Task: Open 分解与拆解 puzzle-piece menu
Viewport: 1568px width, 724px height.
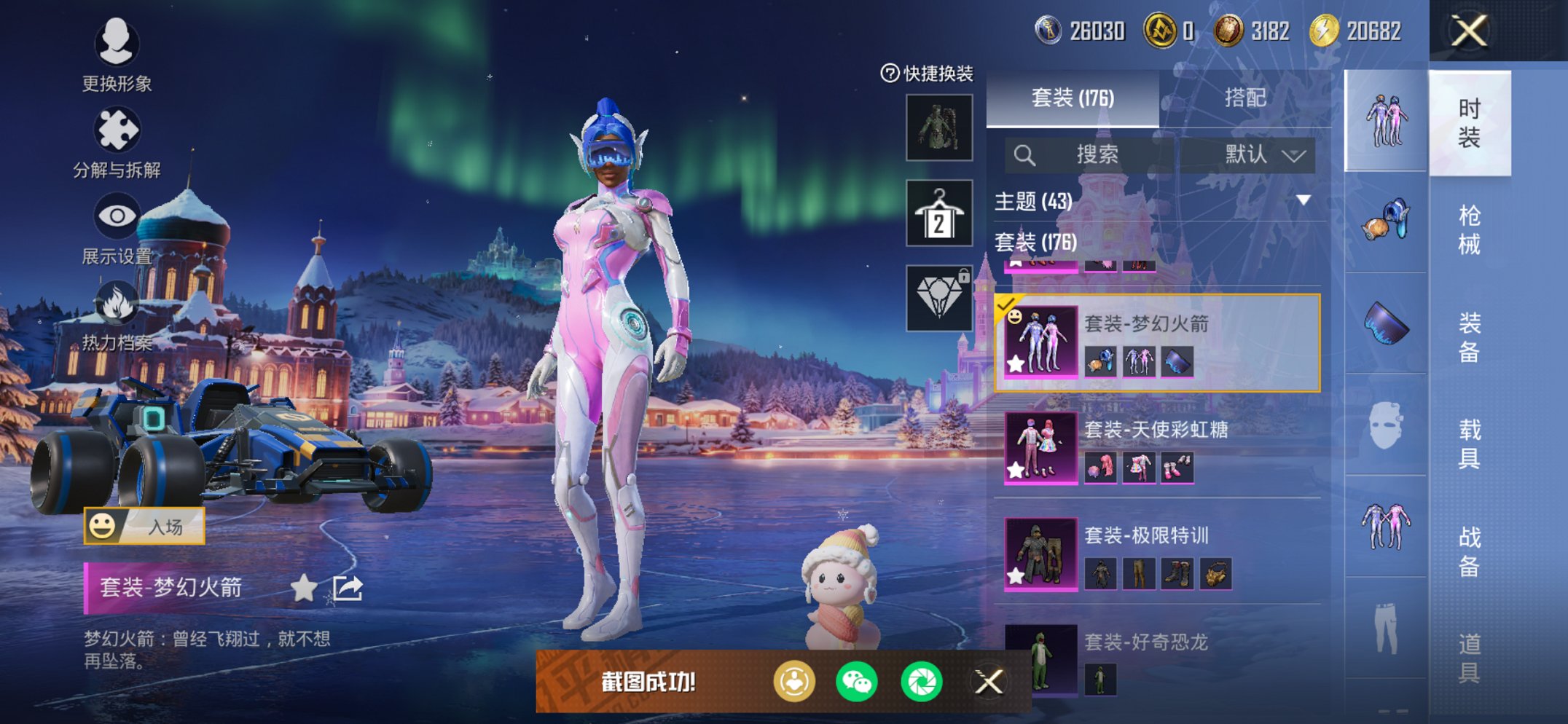Action: (117, 142)
